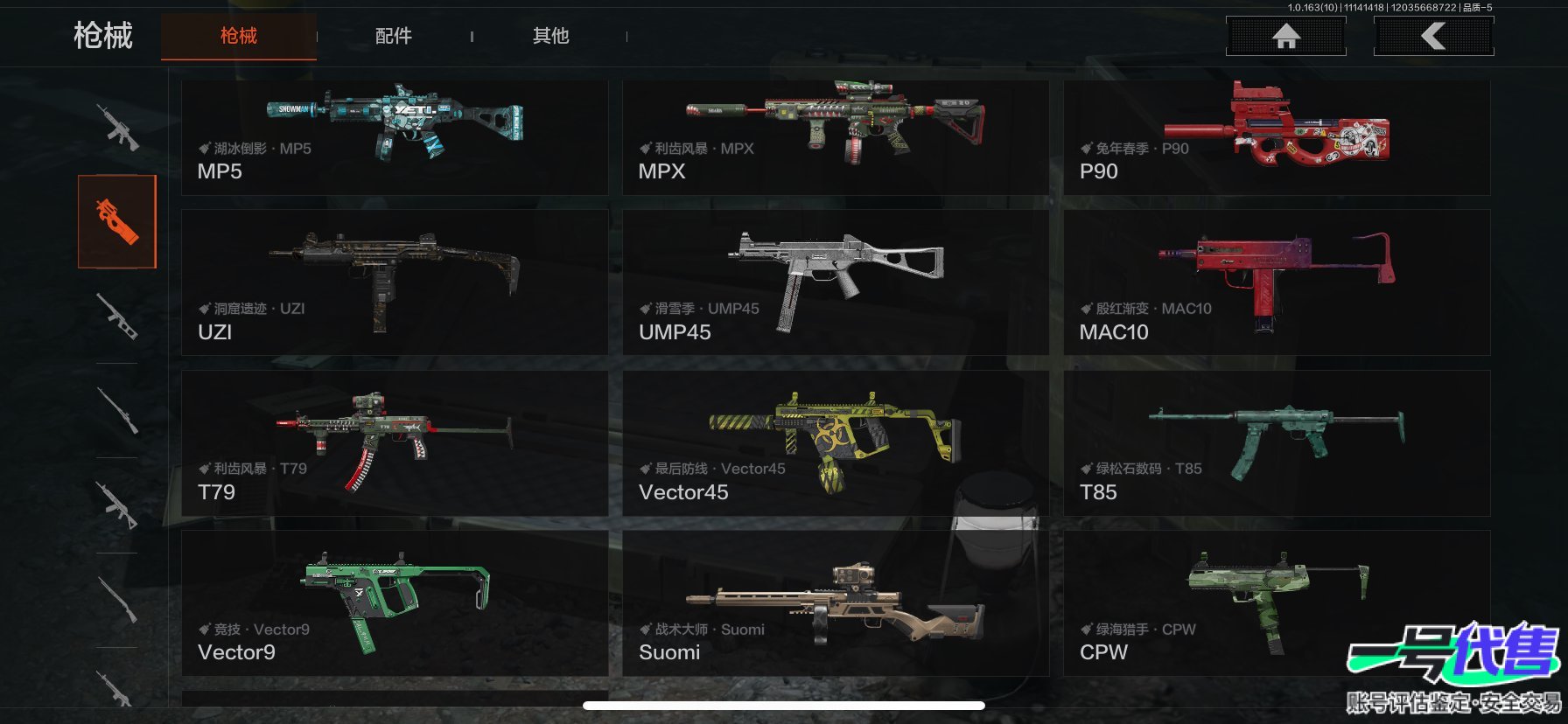Select the Vector45 weapon tile
Image resolution: width=1568 pixels, height=724 pixels.
835,442
